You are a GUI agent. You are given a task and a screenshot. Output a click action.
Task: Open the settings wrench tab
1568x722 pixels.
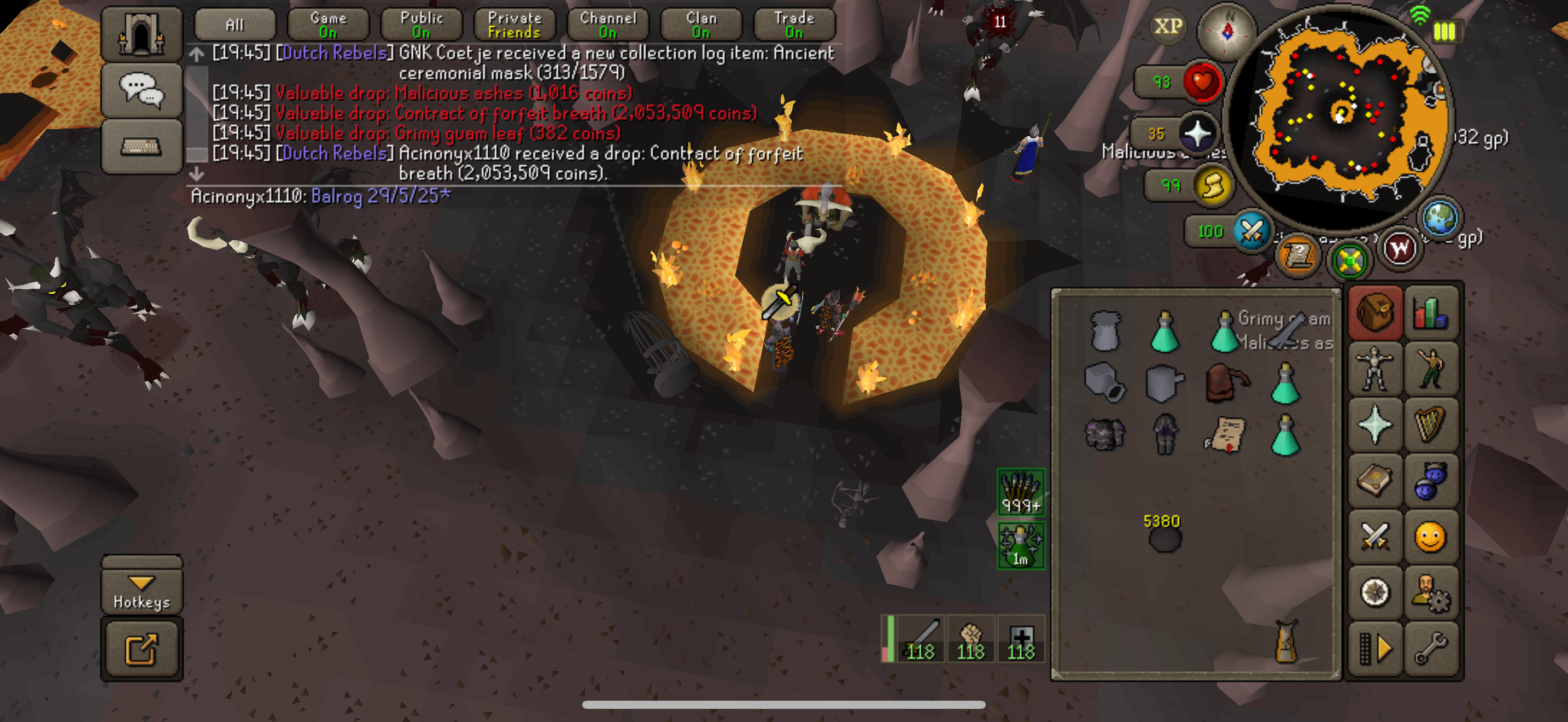(1430, 648)
